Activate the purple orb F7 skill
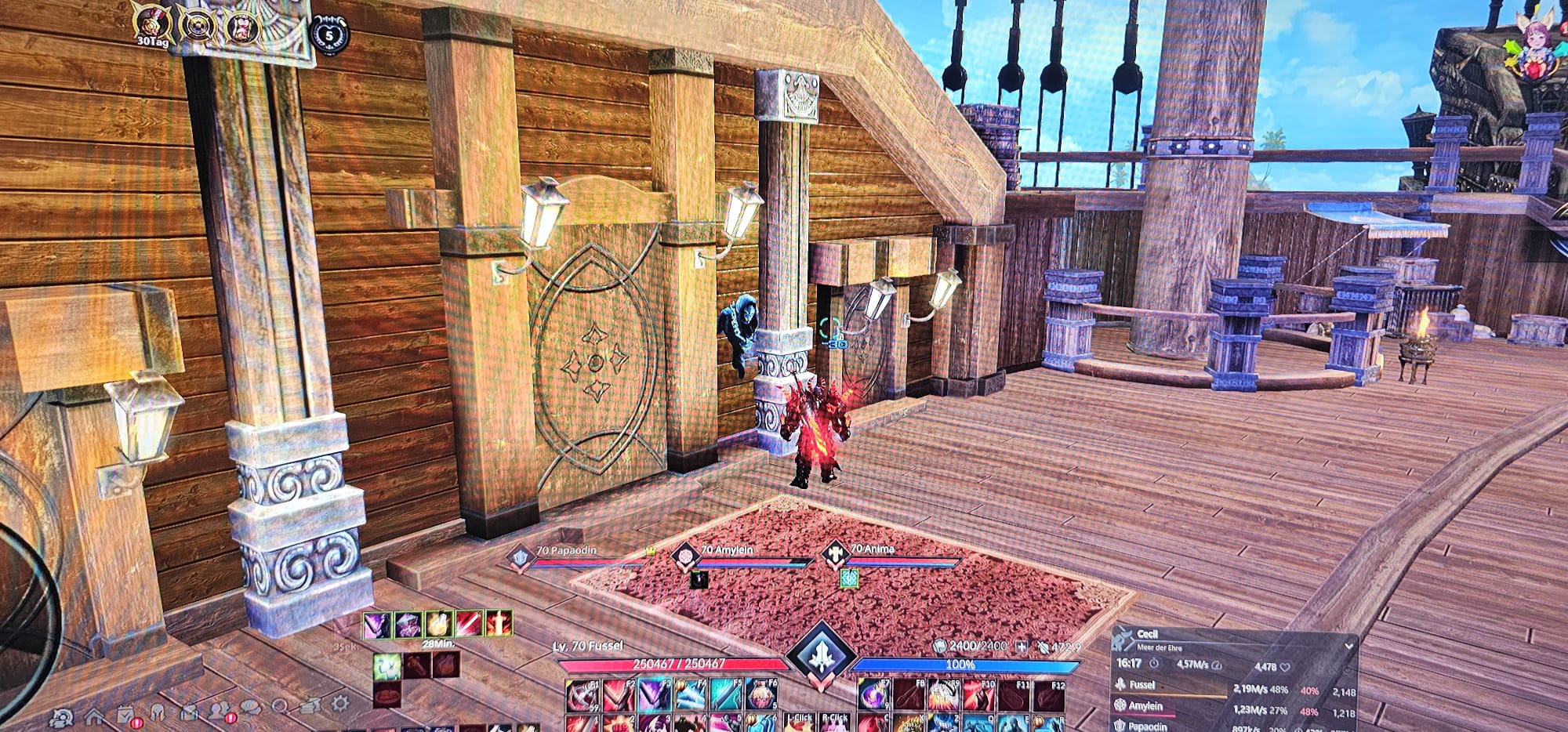Image resolution: width=1568 pixels, height=732 pixels. tap(874, 694)
